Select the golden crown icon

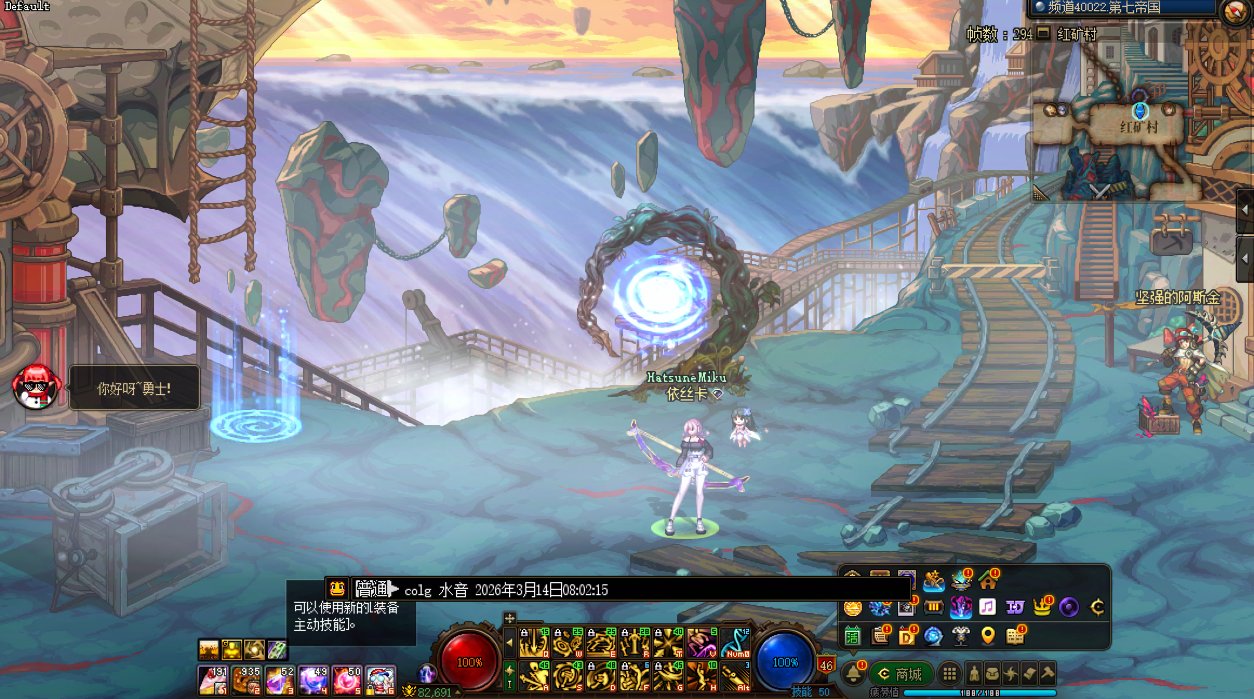tap(1043, 607)
